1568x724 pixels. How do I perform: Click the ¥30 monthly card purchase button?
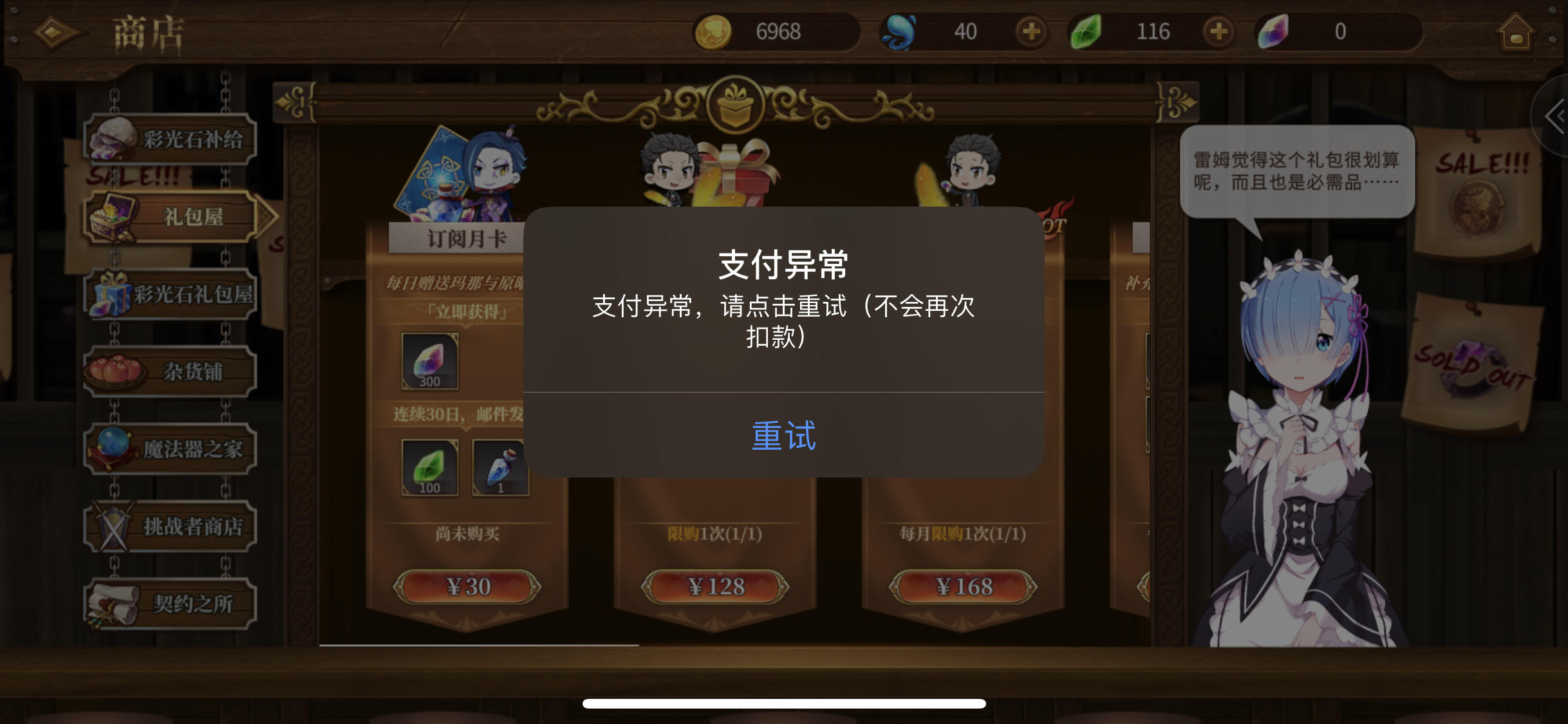click(x=469, y=586)
